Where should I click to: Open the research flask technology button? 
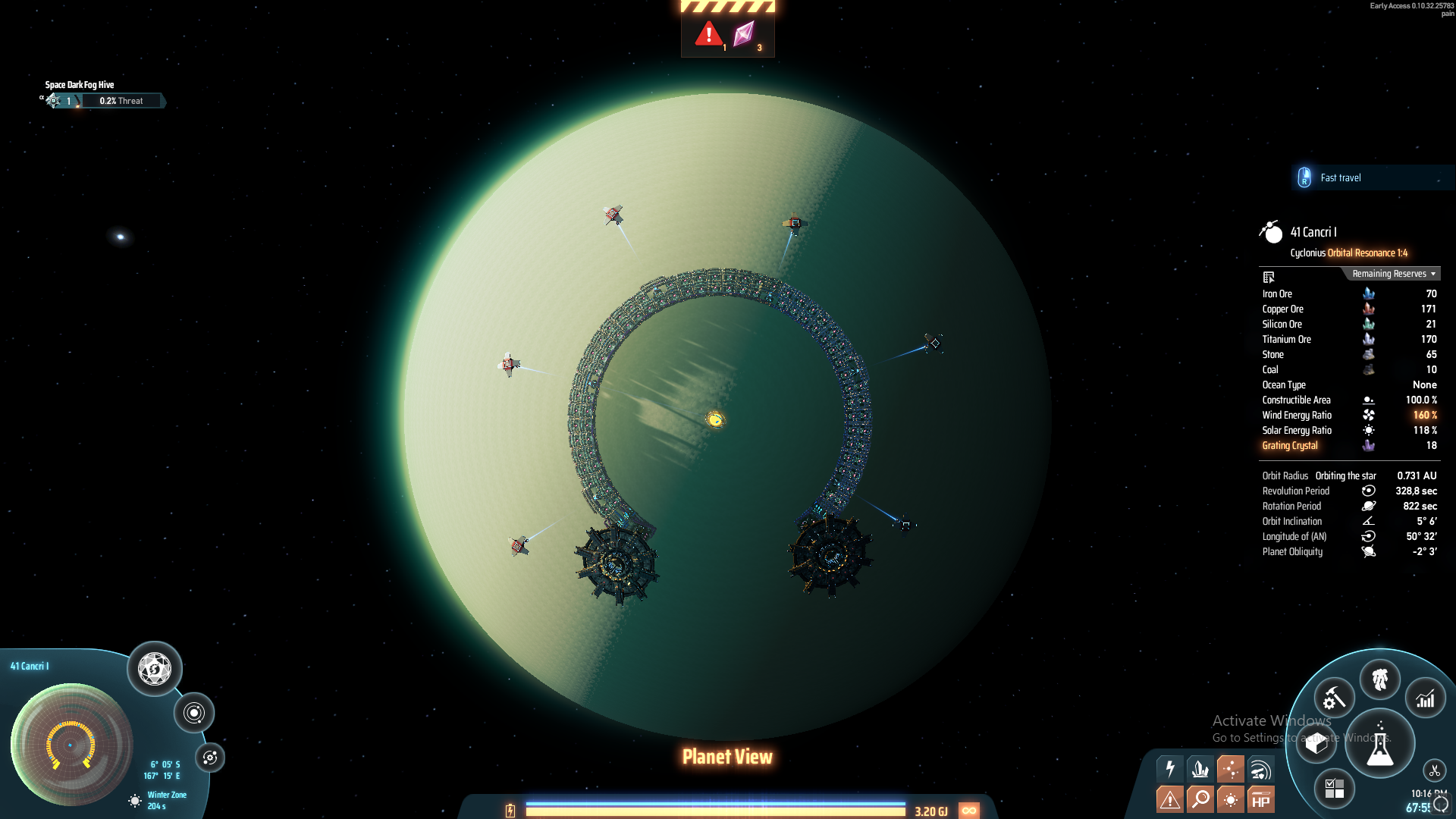[x=1379, y=744]
